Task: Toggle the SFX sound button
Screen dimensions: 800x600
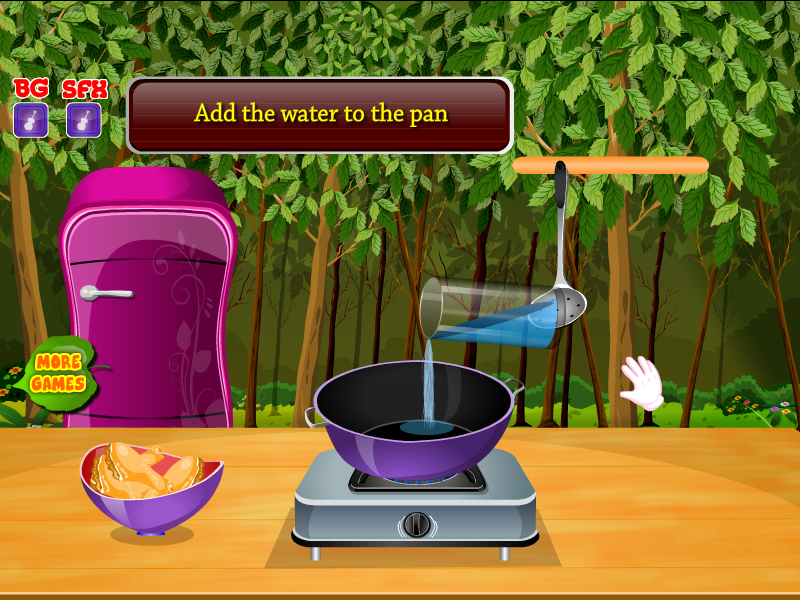Action: coord(83,120)
